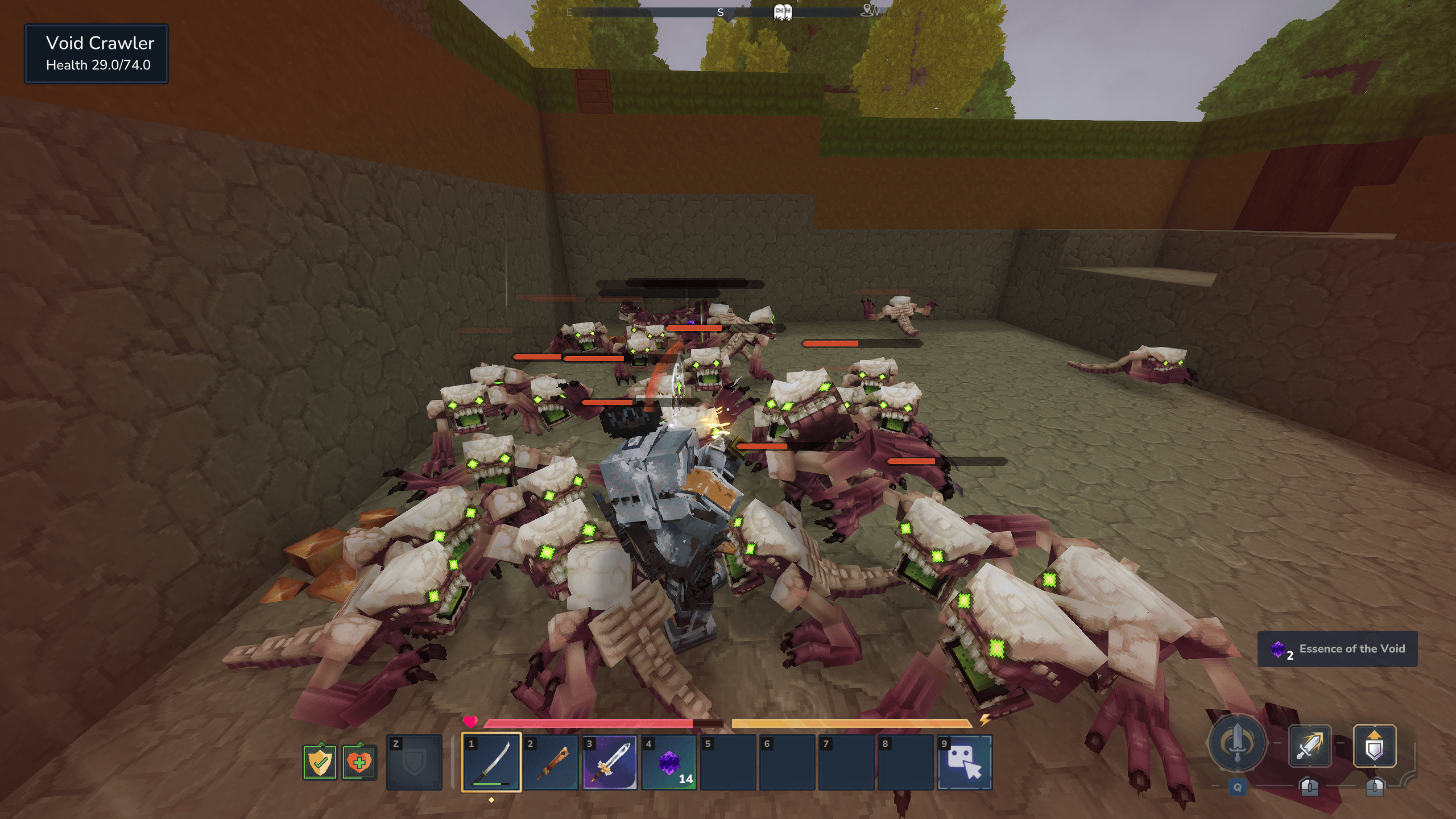Screen dimensions: 1456x819
Task: Use the shield guard ability icon
Action: tap(1374, 746)
